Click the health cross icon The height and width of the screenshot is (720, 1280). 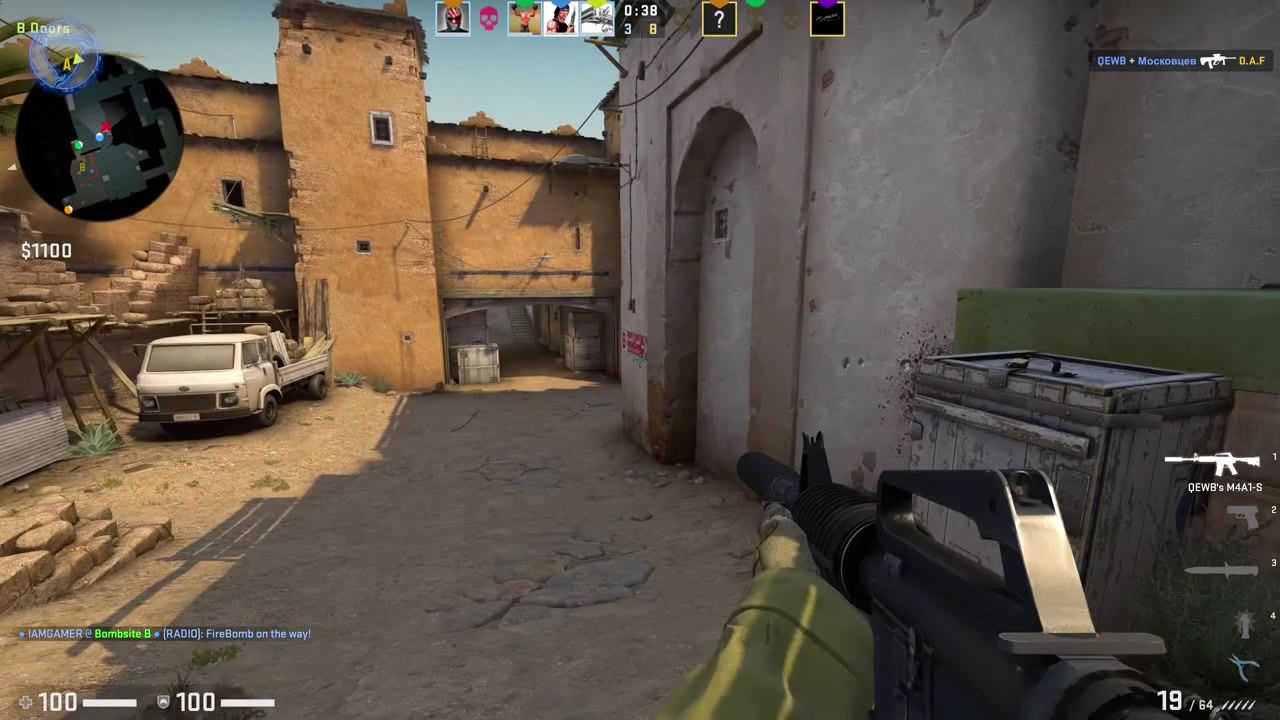click(27, 702)
